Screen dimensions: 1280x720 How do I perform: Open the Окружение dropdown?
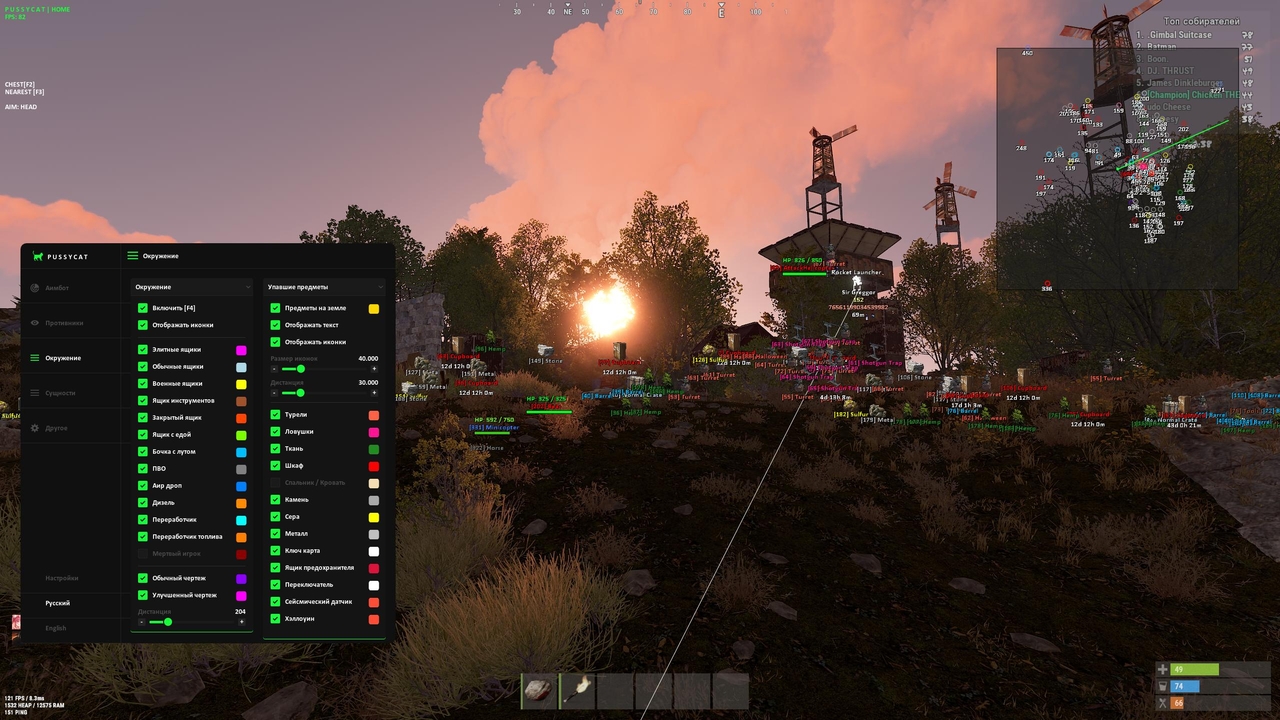point(190,286)
